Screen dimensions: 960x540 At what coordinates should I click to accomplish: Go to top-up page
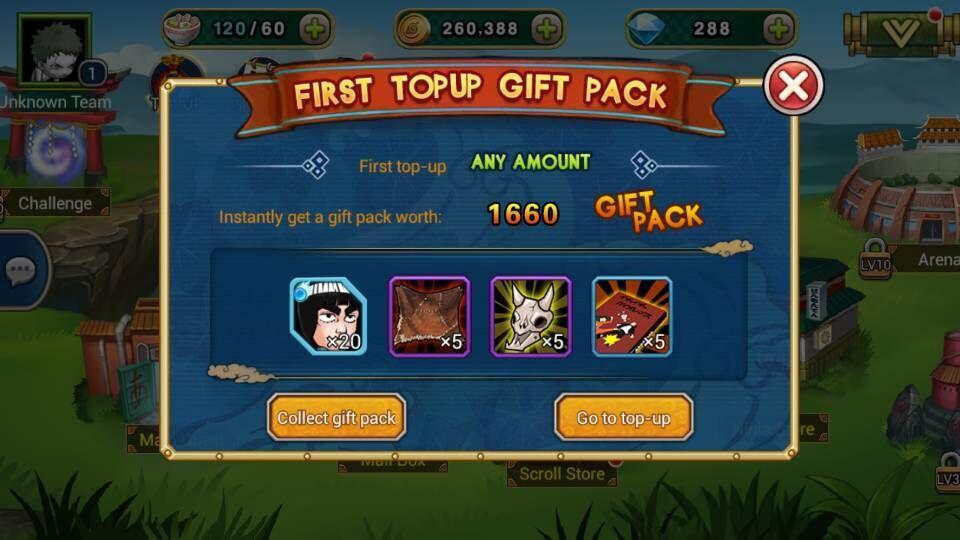tap(623, 418)
